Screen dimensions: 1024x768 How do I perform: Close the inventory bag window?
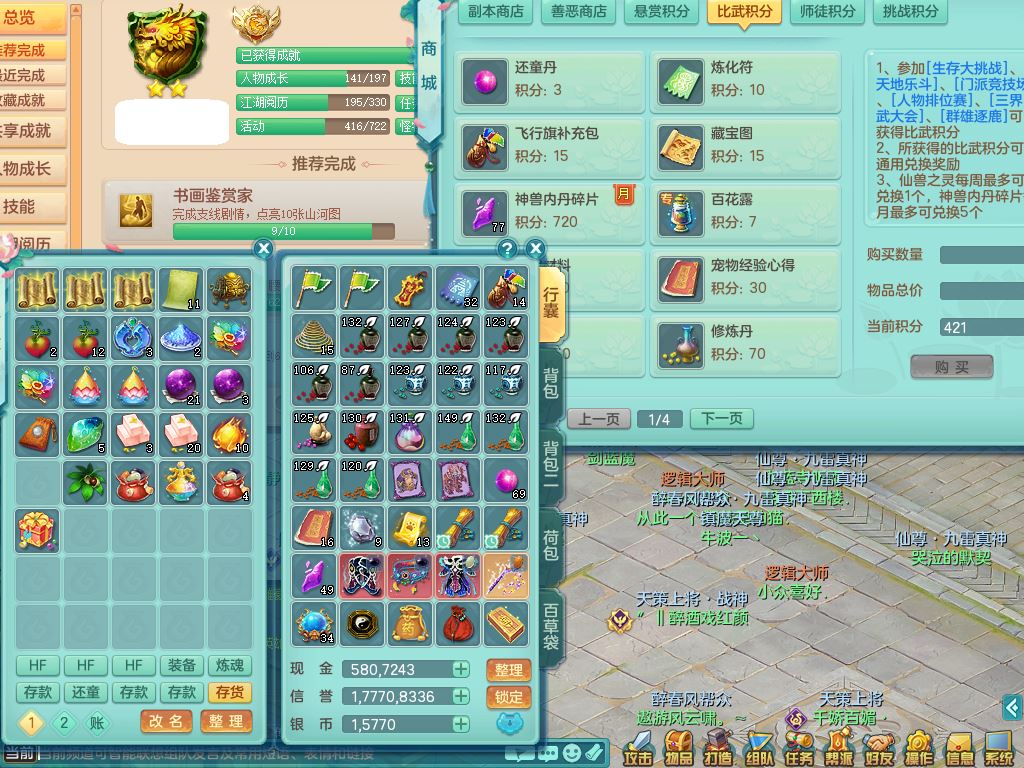coord(535,249)
